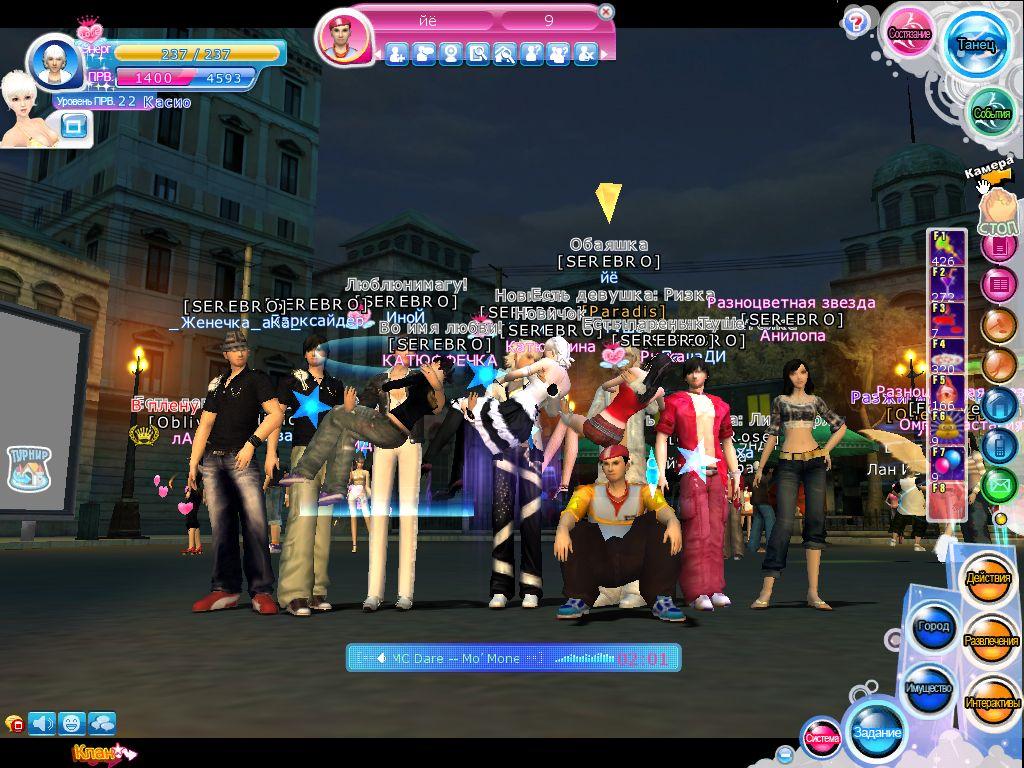Open the Действия actions menu
1024x768 pixels.
click(x=988, y=579)
